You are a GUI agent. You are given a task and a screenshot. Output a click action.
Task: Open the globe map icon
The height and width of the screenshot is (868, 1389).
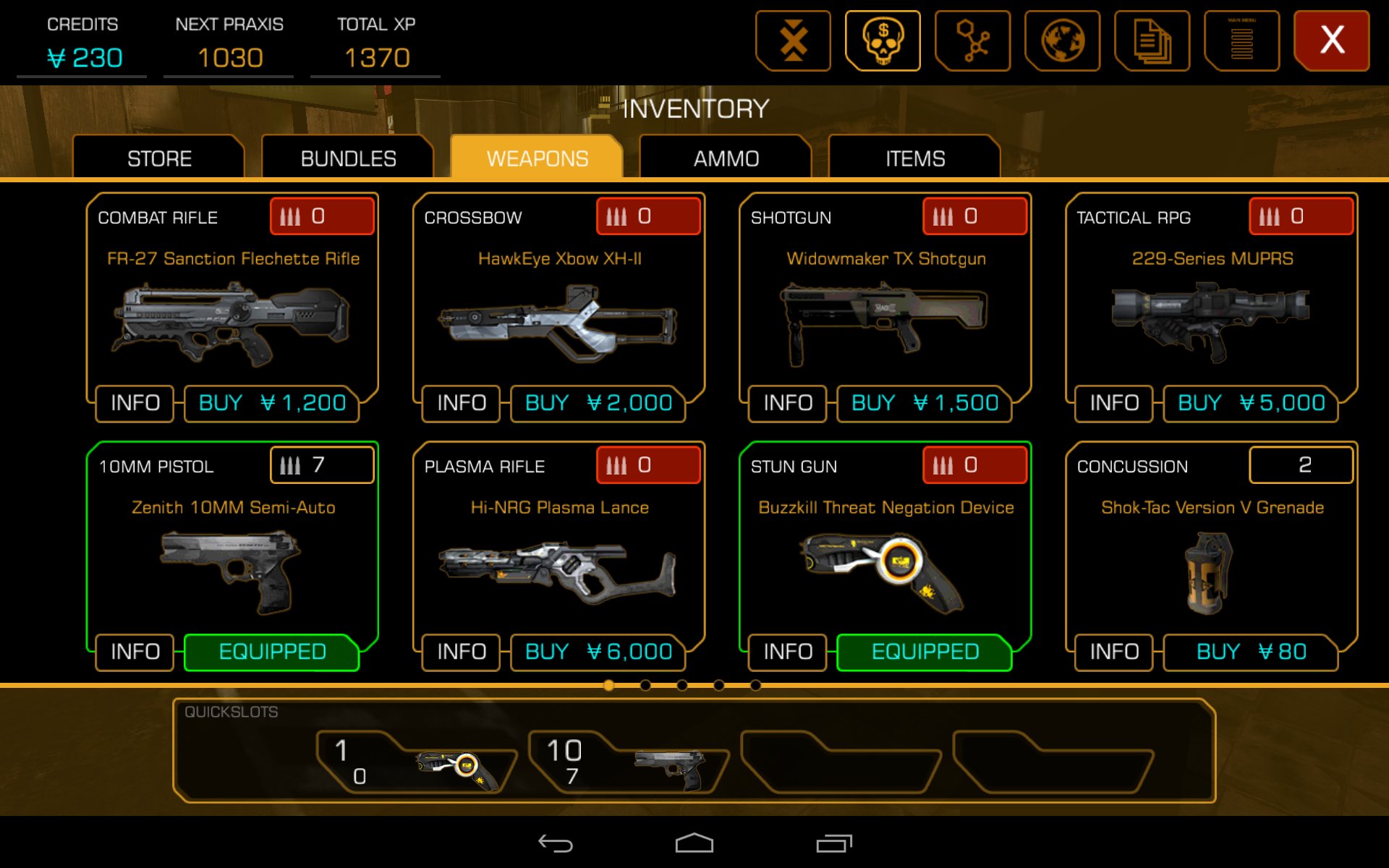coord(1062,41)
